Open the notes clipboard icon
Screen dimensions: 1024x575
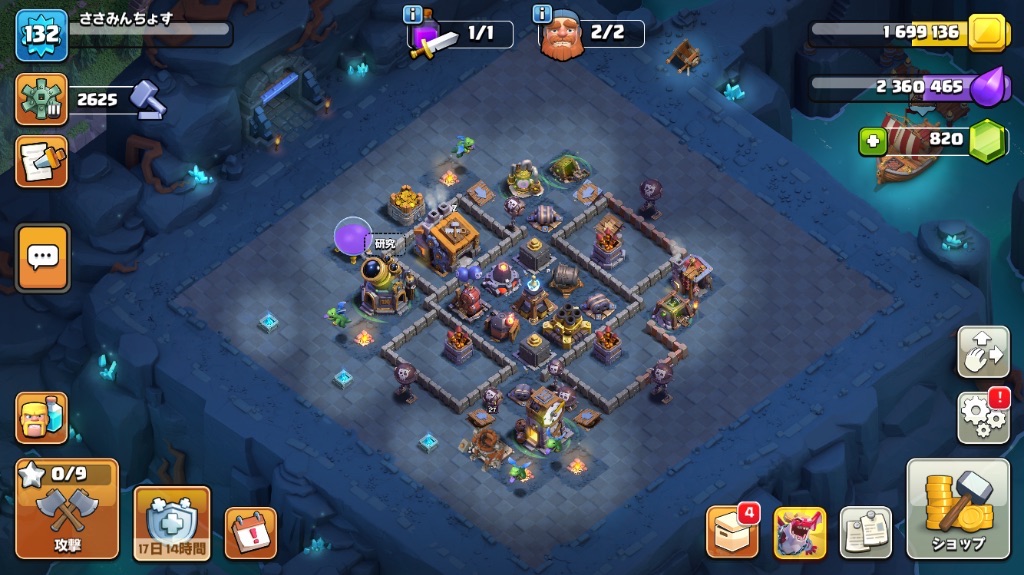coord(865,533)
